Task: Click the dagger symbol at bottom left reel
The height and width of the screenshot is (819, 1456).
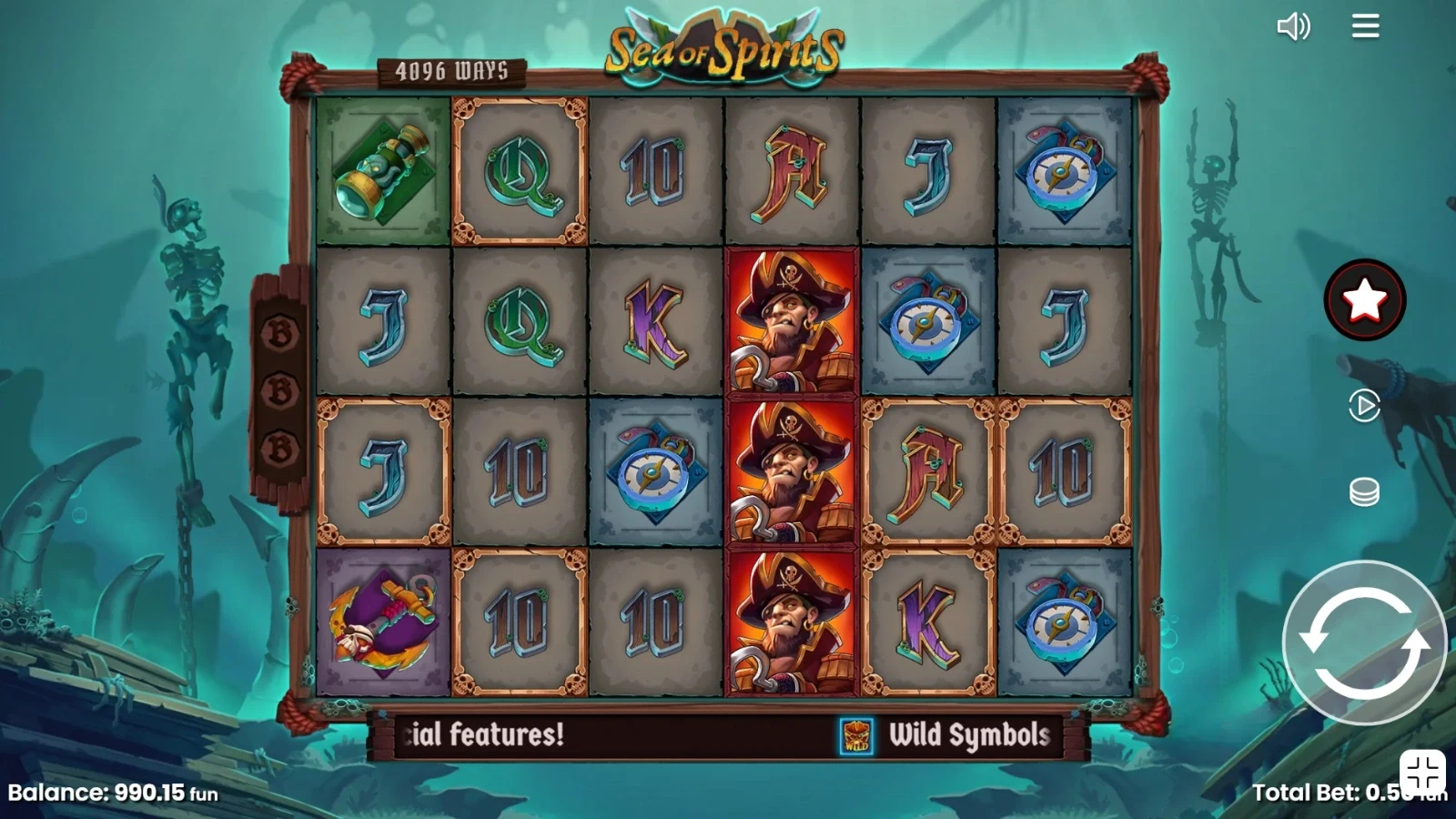Action: 380,624
